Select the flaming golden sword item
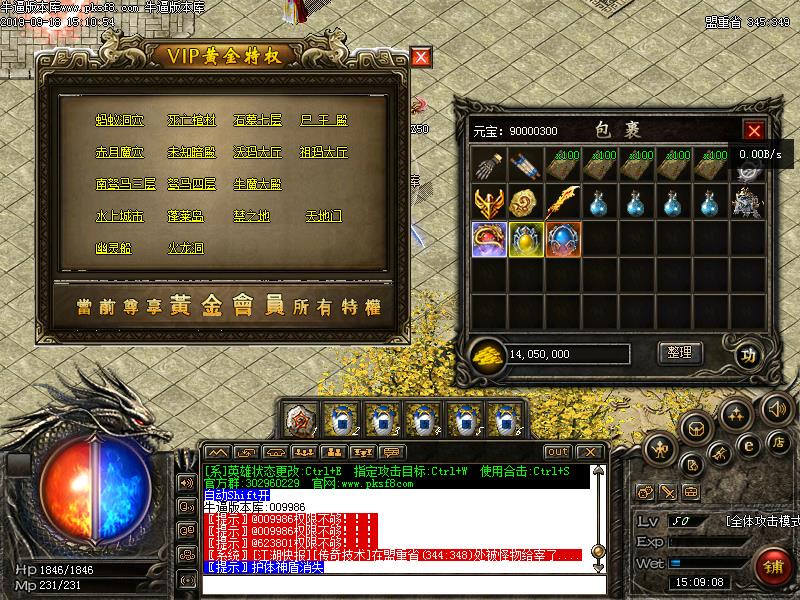The image size is (800, 600). (563, 201)
